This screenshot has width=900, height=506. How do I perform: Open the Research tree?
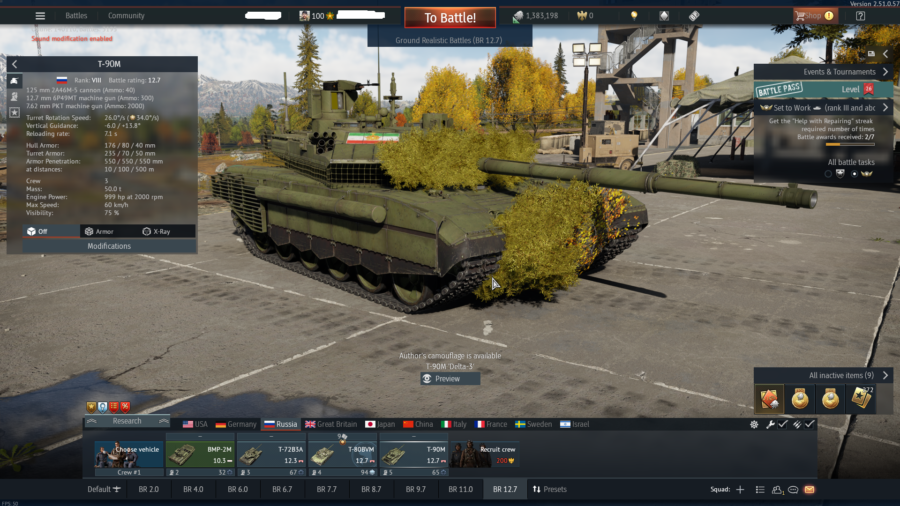tap(126, 422)
